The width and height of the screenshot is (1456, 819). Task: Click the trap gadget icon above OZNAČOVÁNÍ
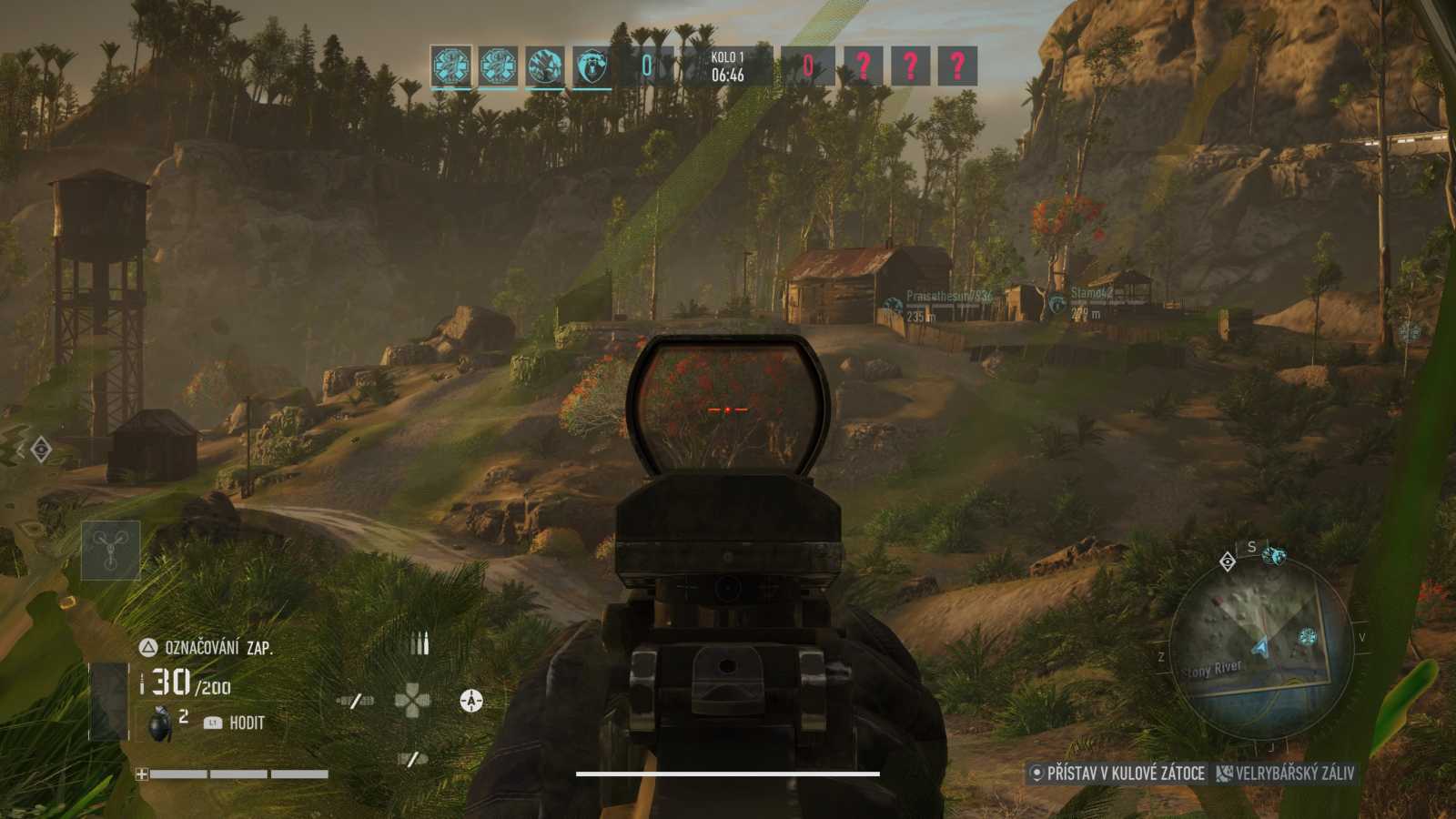110,550
